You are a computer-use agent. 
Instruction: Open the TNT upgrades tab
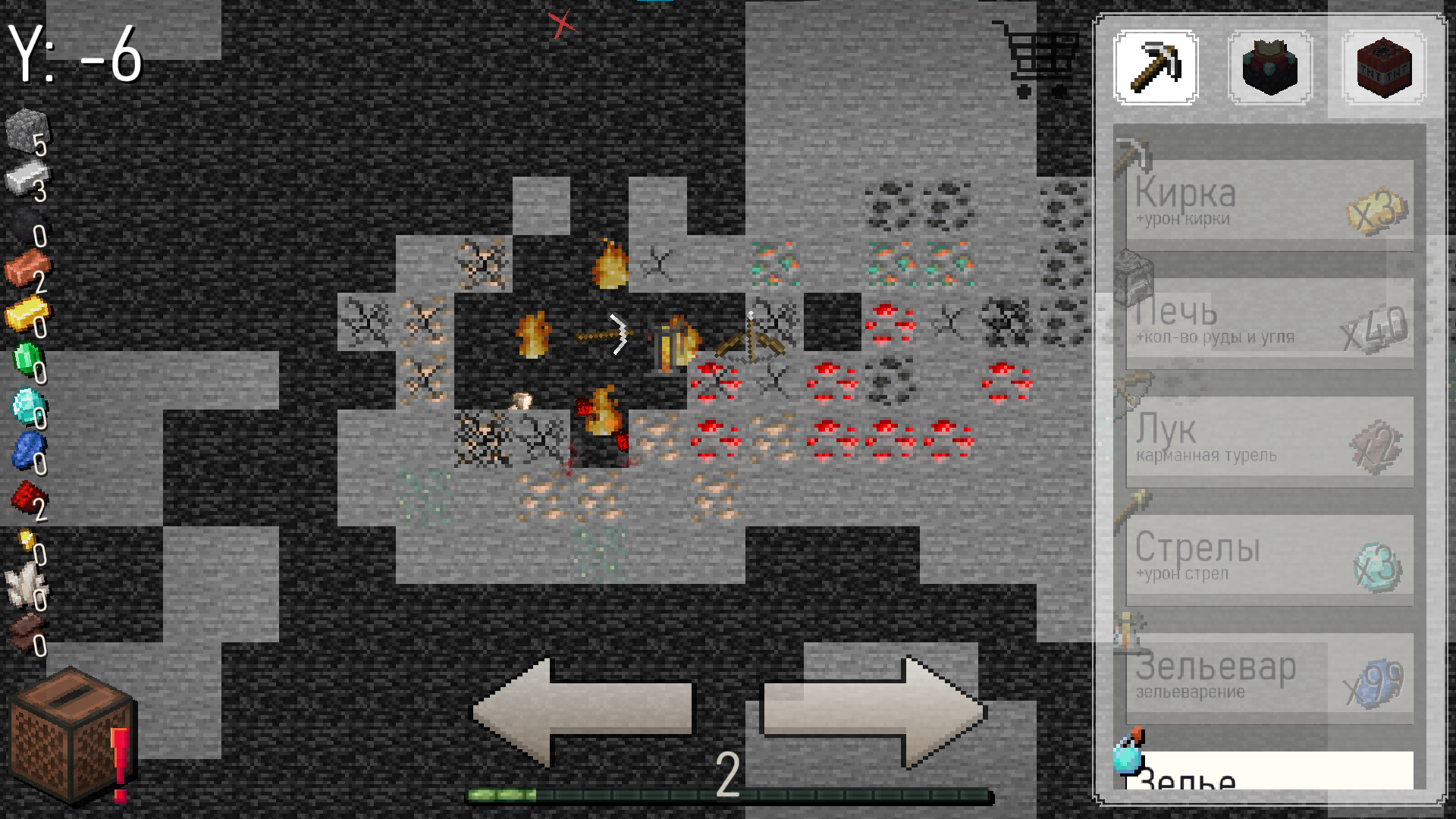click(x=1382, y=67)
